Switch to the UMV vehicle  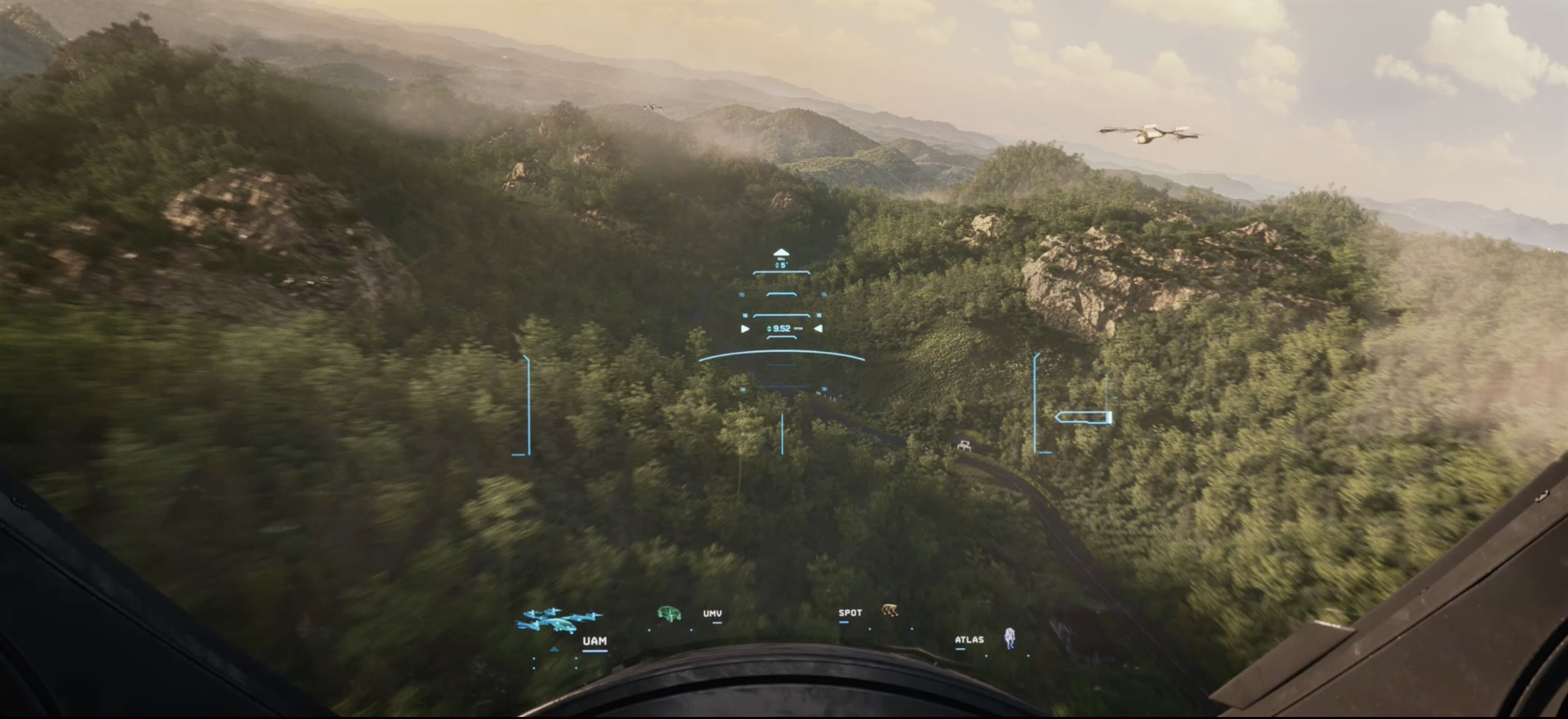(x=669, y=613)
